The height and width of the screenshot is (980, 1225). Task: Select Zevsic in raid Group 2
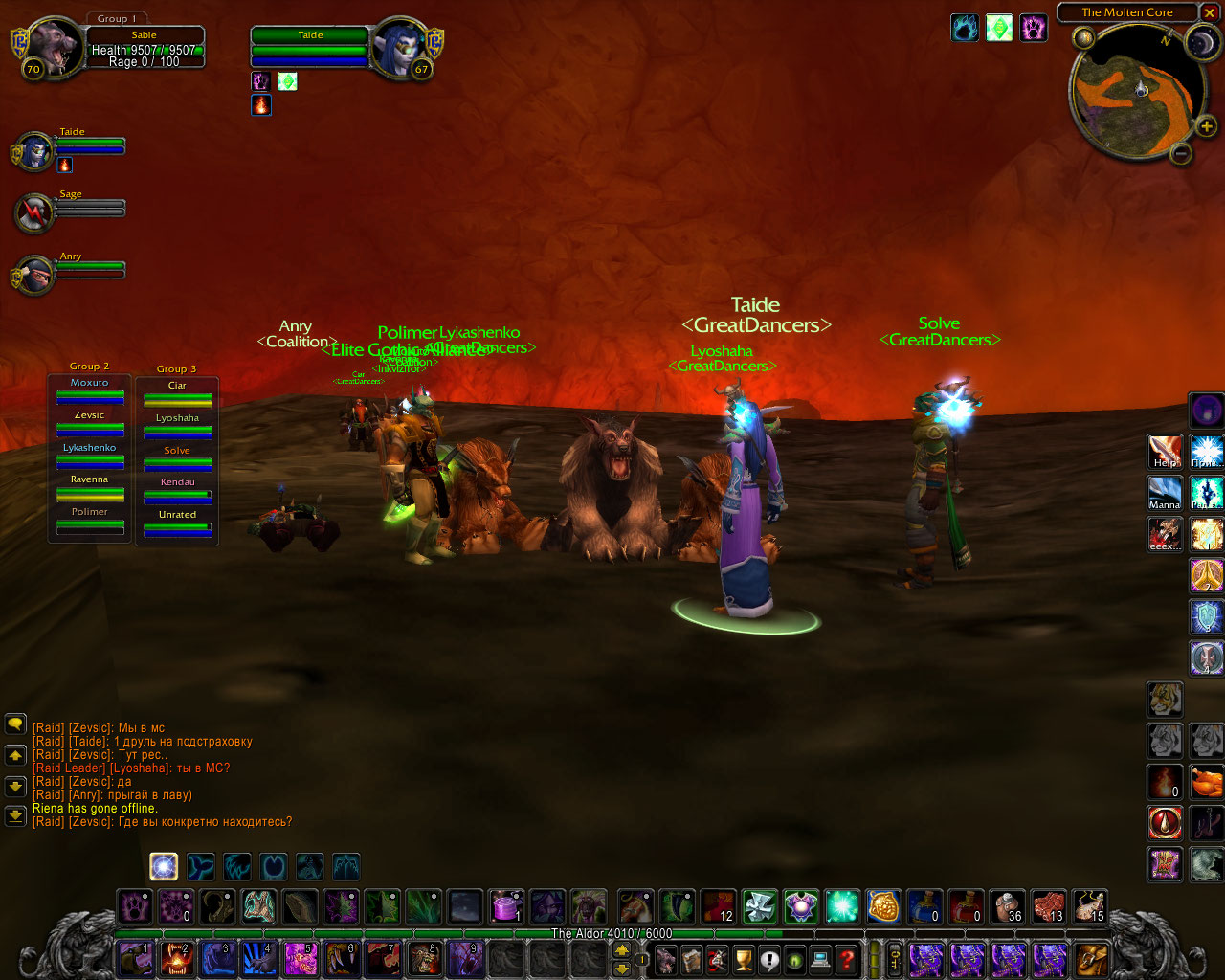(89, 422)
